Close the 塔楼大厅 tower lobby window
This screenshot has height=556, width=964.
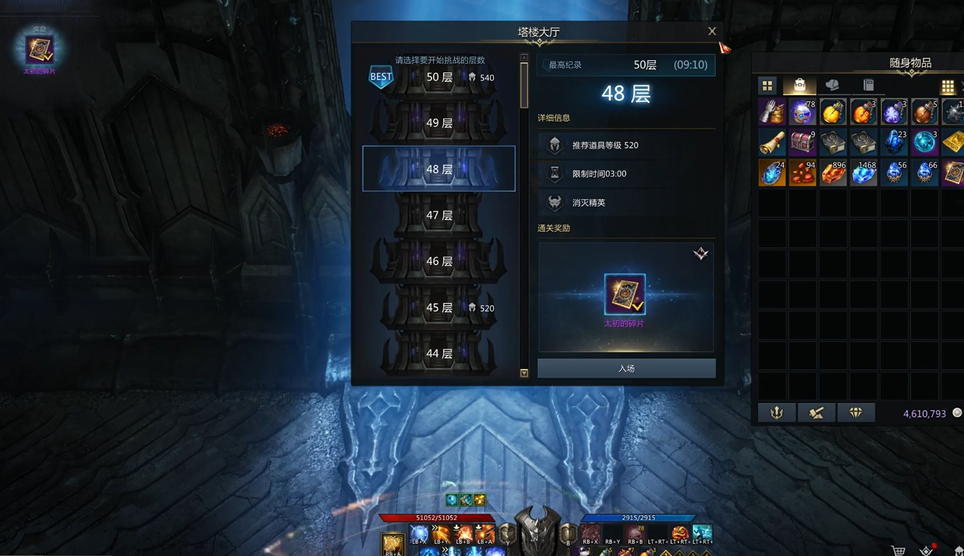(712, 32)
